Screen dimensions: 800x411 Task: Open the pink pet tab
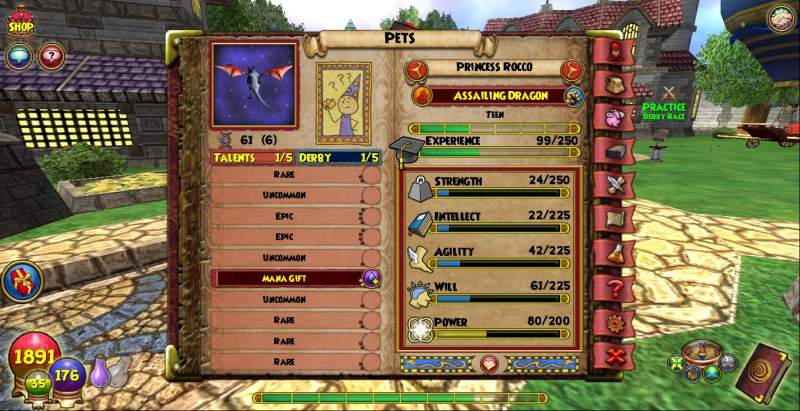pyautogui.click(x=615, y=116)
